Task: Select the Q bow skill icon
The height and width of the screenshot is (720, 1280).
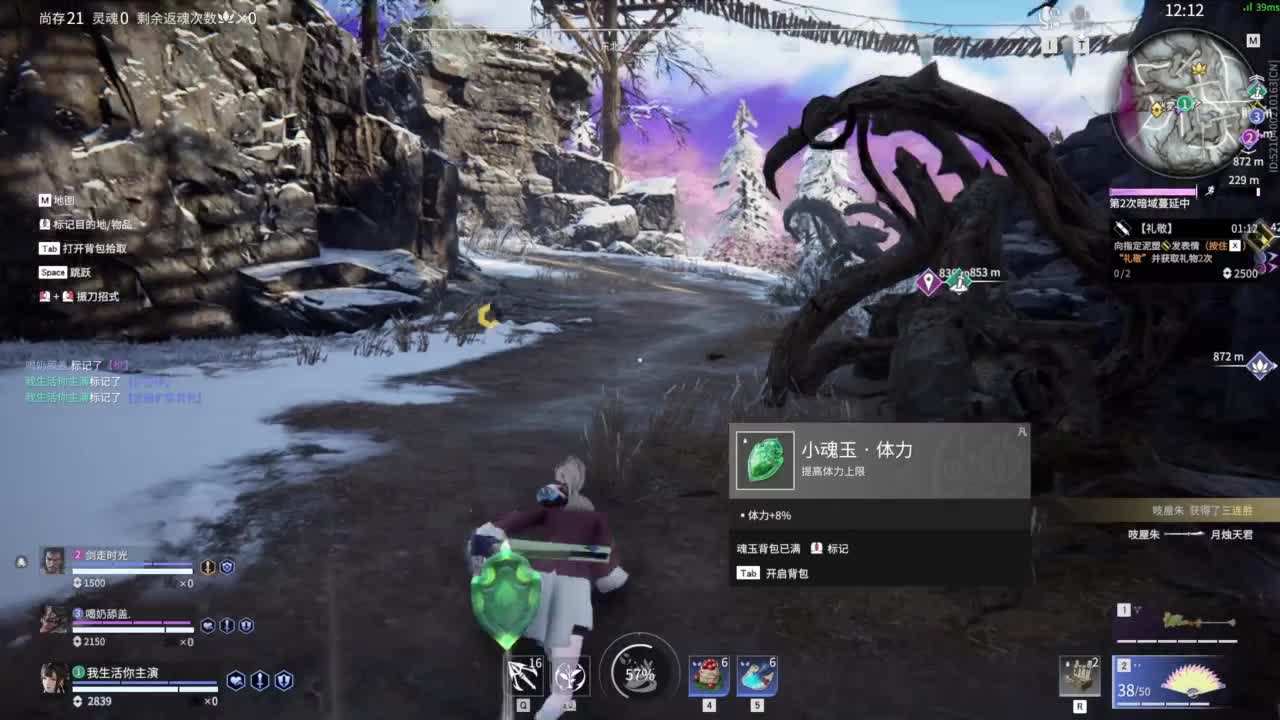Action: pyautogui.click(x=524, y=676)
